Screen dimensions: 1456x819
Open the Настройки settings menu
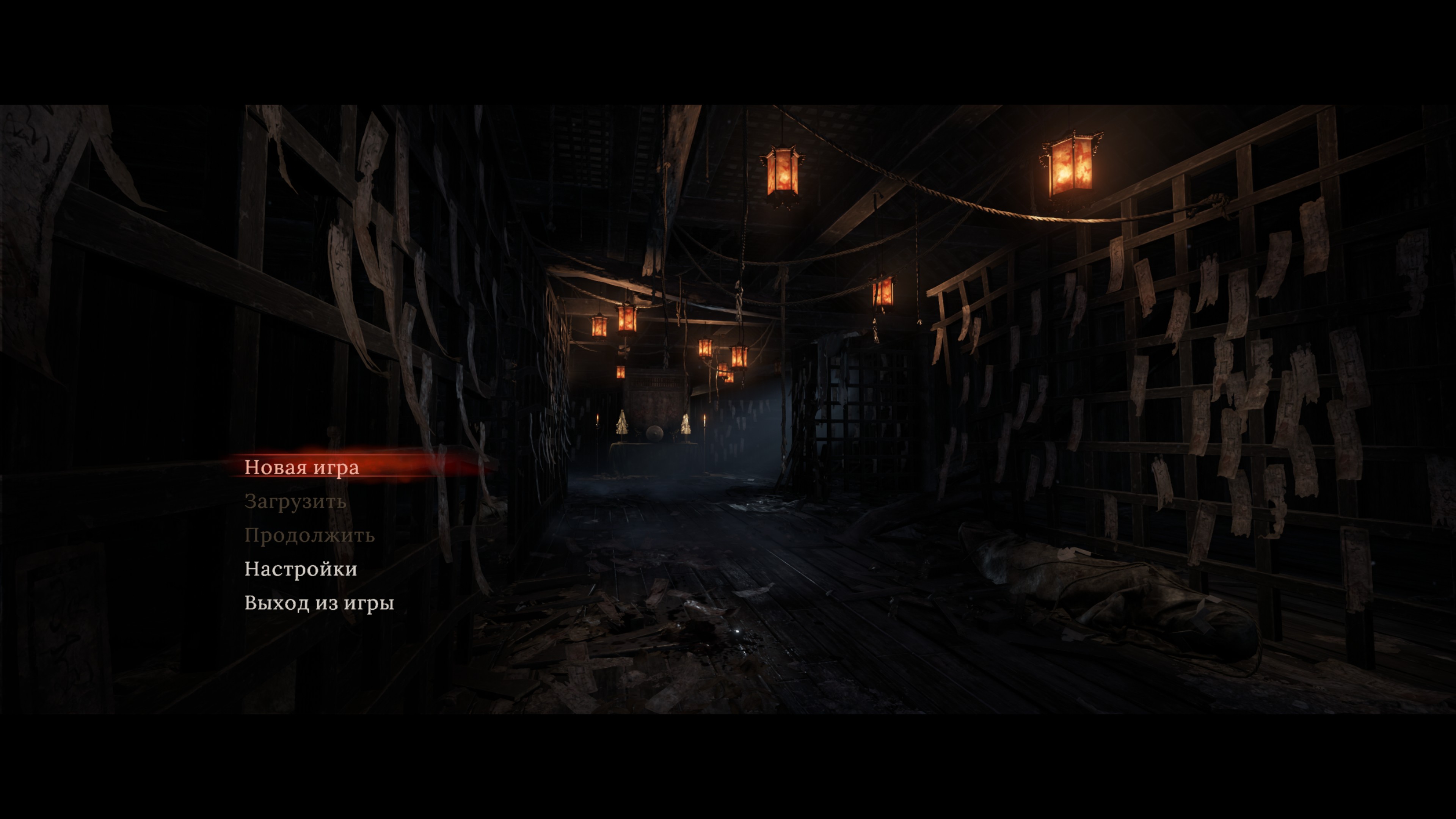(301, 569)
